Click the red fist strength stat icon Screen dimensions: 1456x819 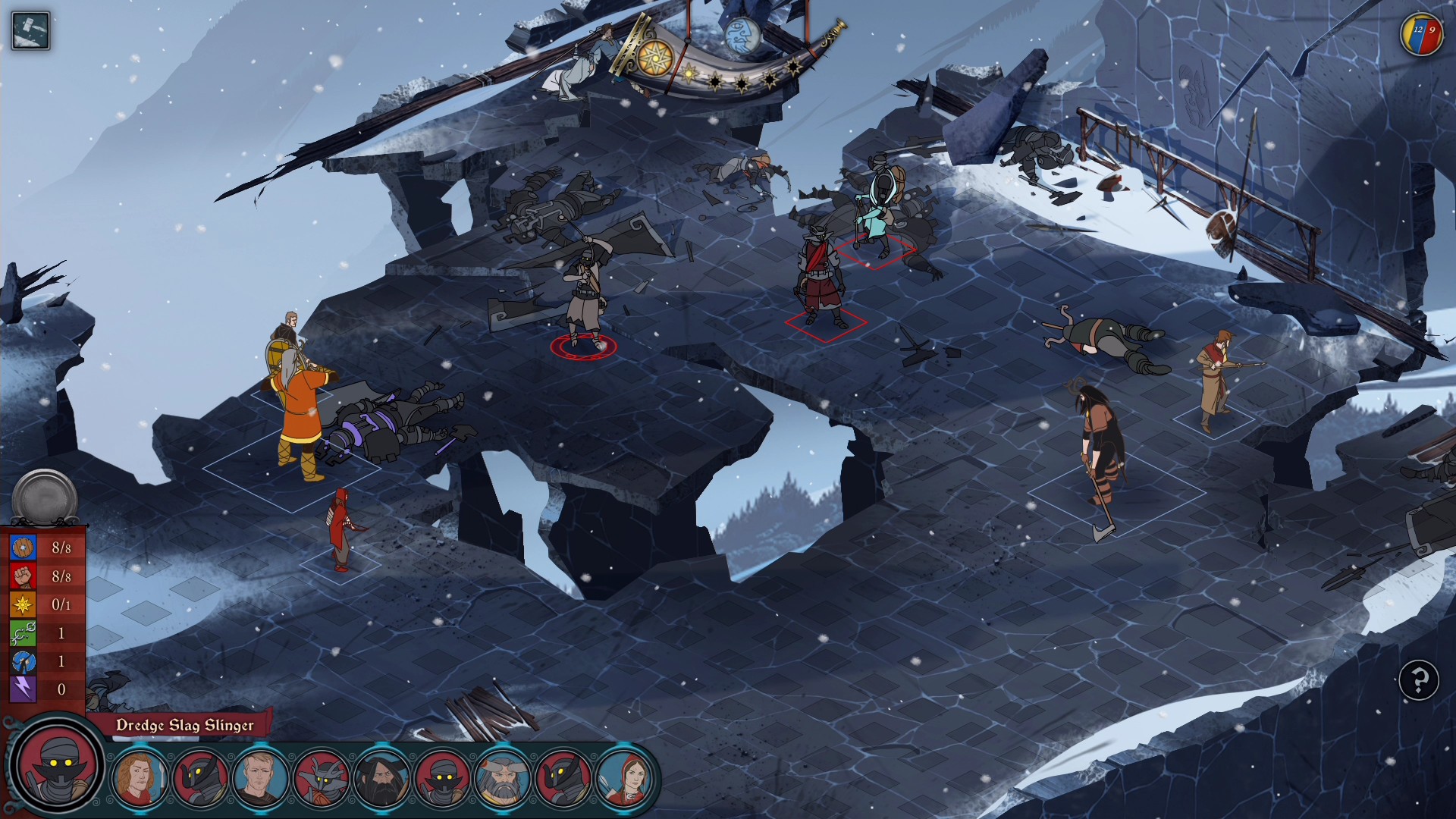click(23, 576)
